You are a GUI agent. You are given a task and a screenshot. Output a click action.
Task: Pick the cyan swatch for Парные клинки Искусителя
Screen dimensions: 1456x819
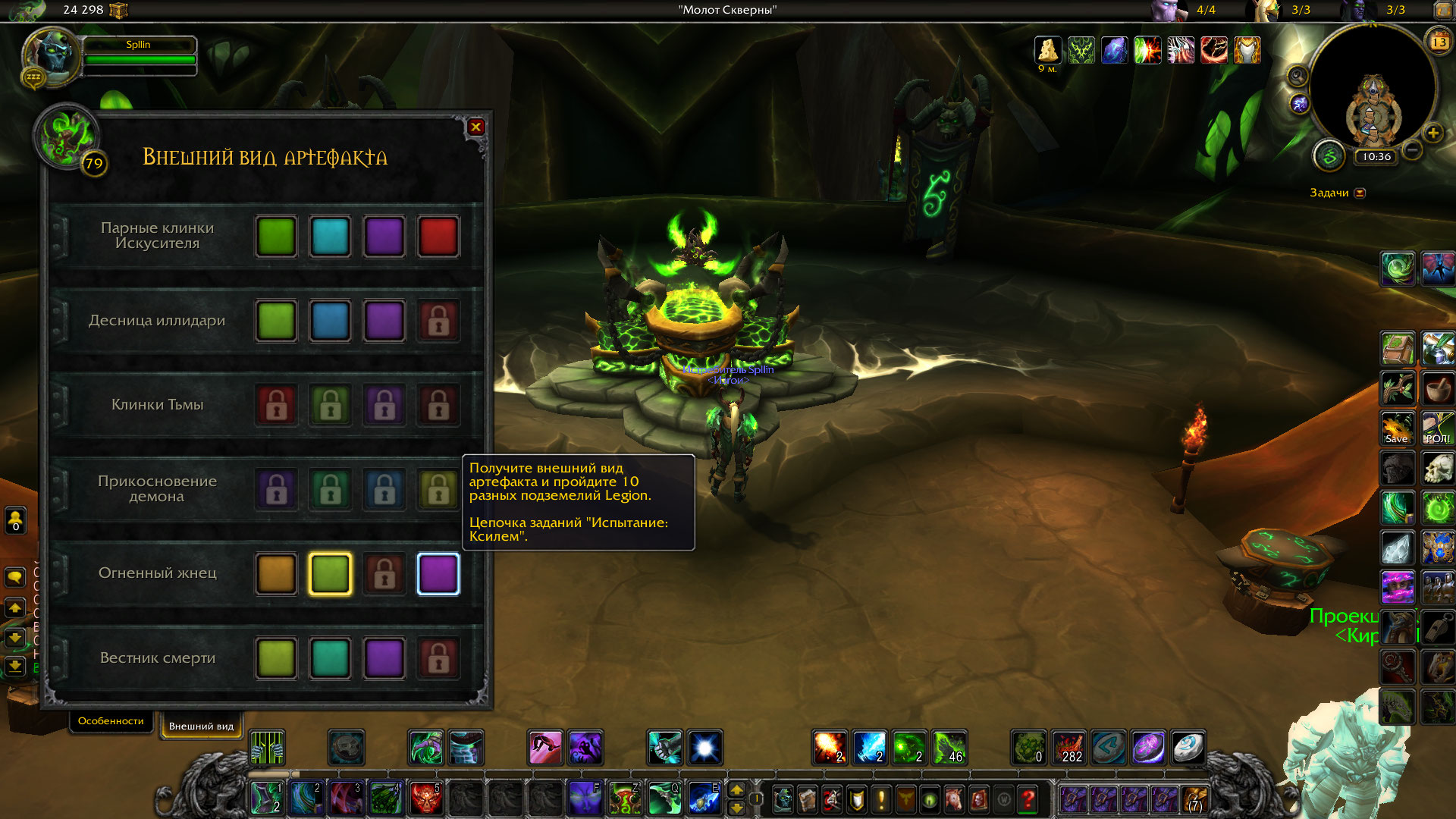[x=330, y=237]
